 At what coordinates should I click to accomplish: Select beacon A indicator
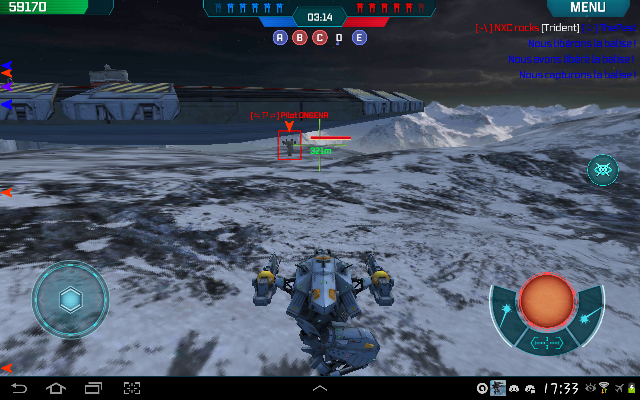[x=280, y=38]
